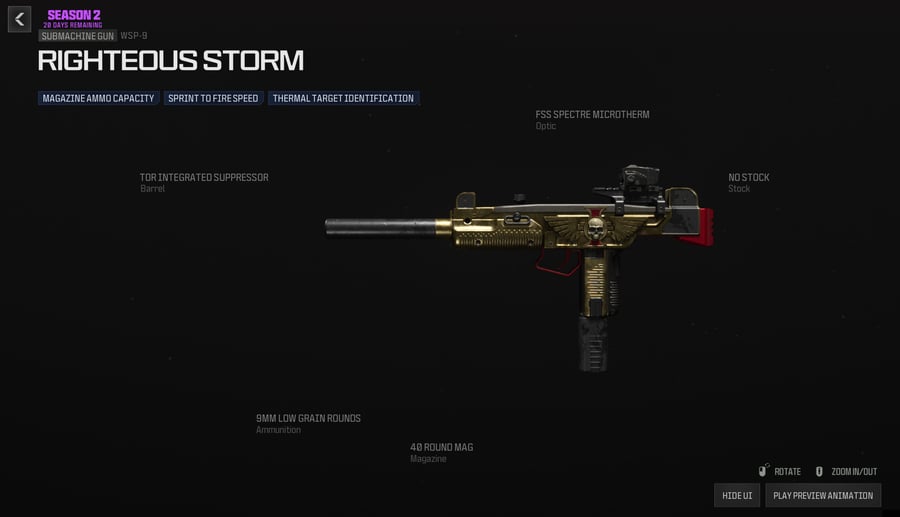
Task: Inspect the 9mm Low Grain Rounds label
Action: coord(308,419)
